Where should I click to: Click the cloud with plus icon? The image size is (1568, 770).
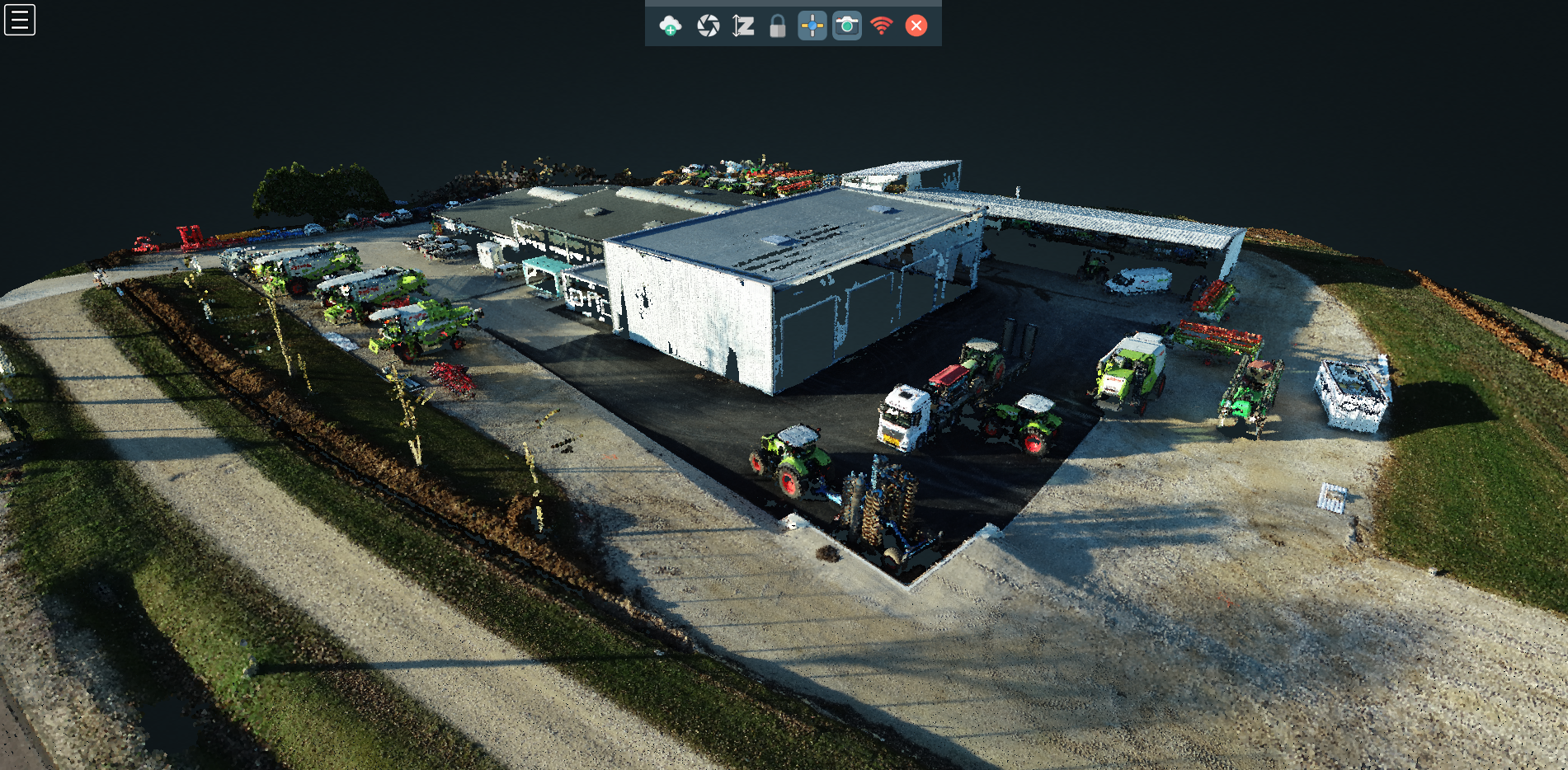click(x=671, y=26)
